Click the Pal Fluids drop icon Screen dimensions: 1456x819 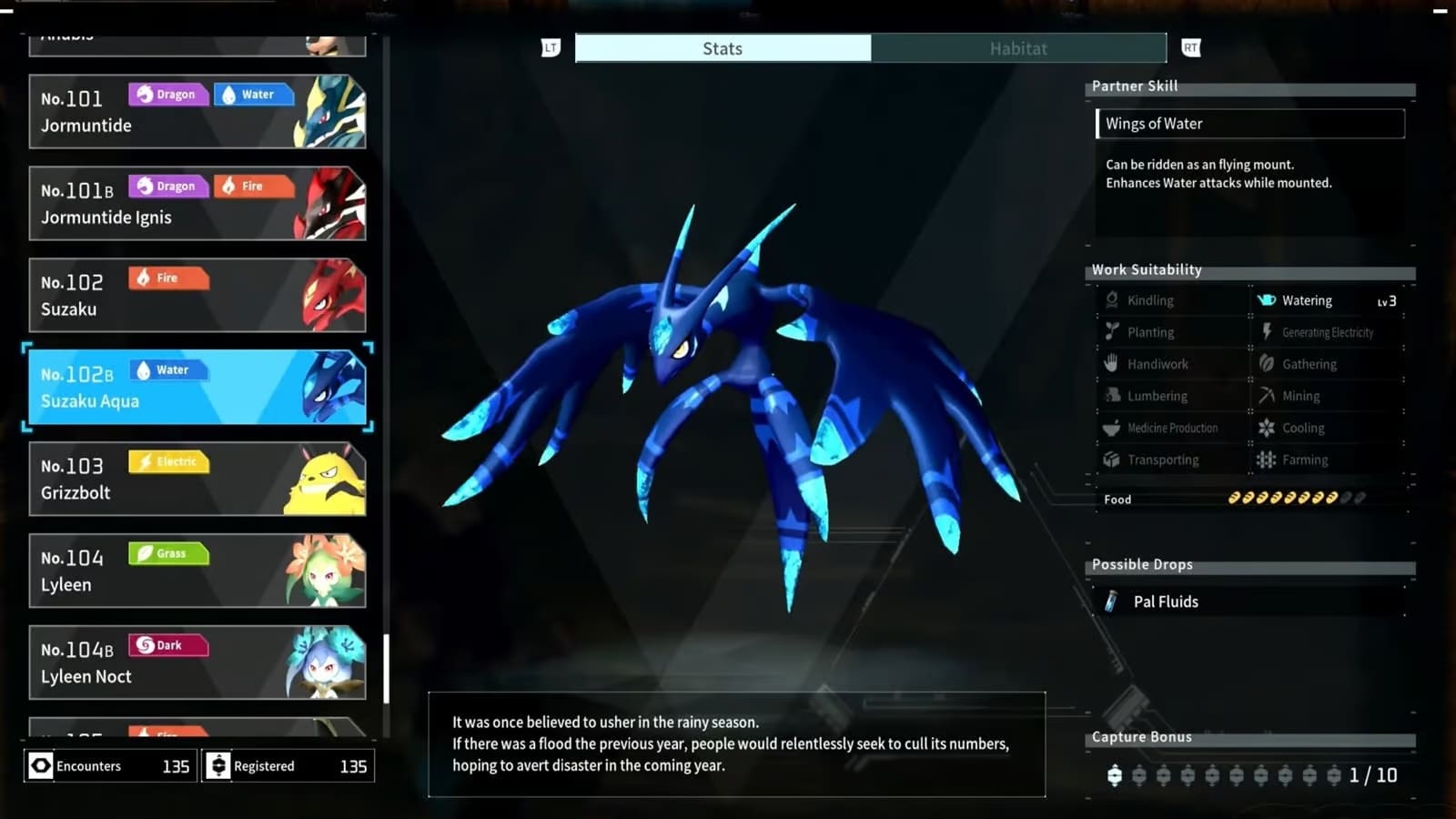click(1112, 601)
